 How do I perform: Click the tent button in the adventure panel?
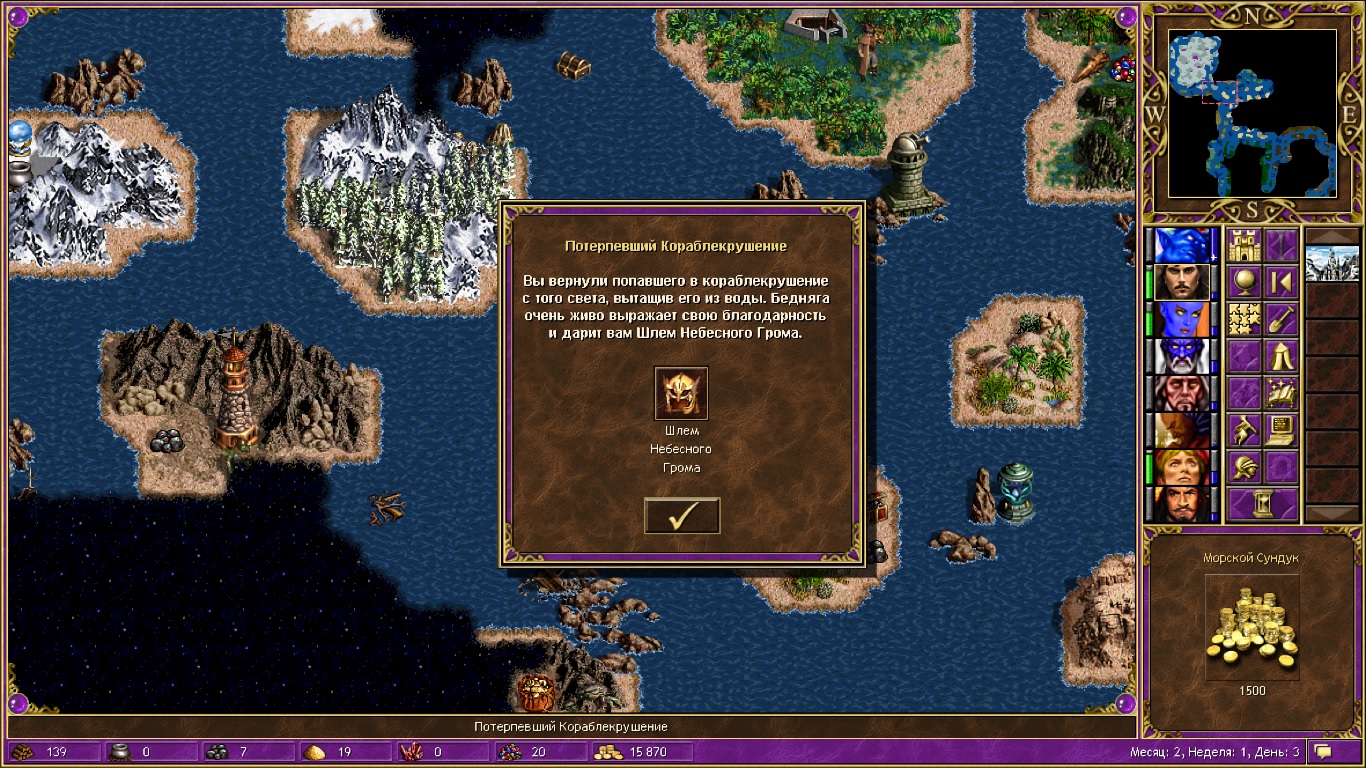coord(1281,356)
